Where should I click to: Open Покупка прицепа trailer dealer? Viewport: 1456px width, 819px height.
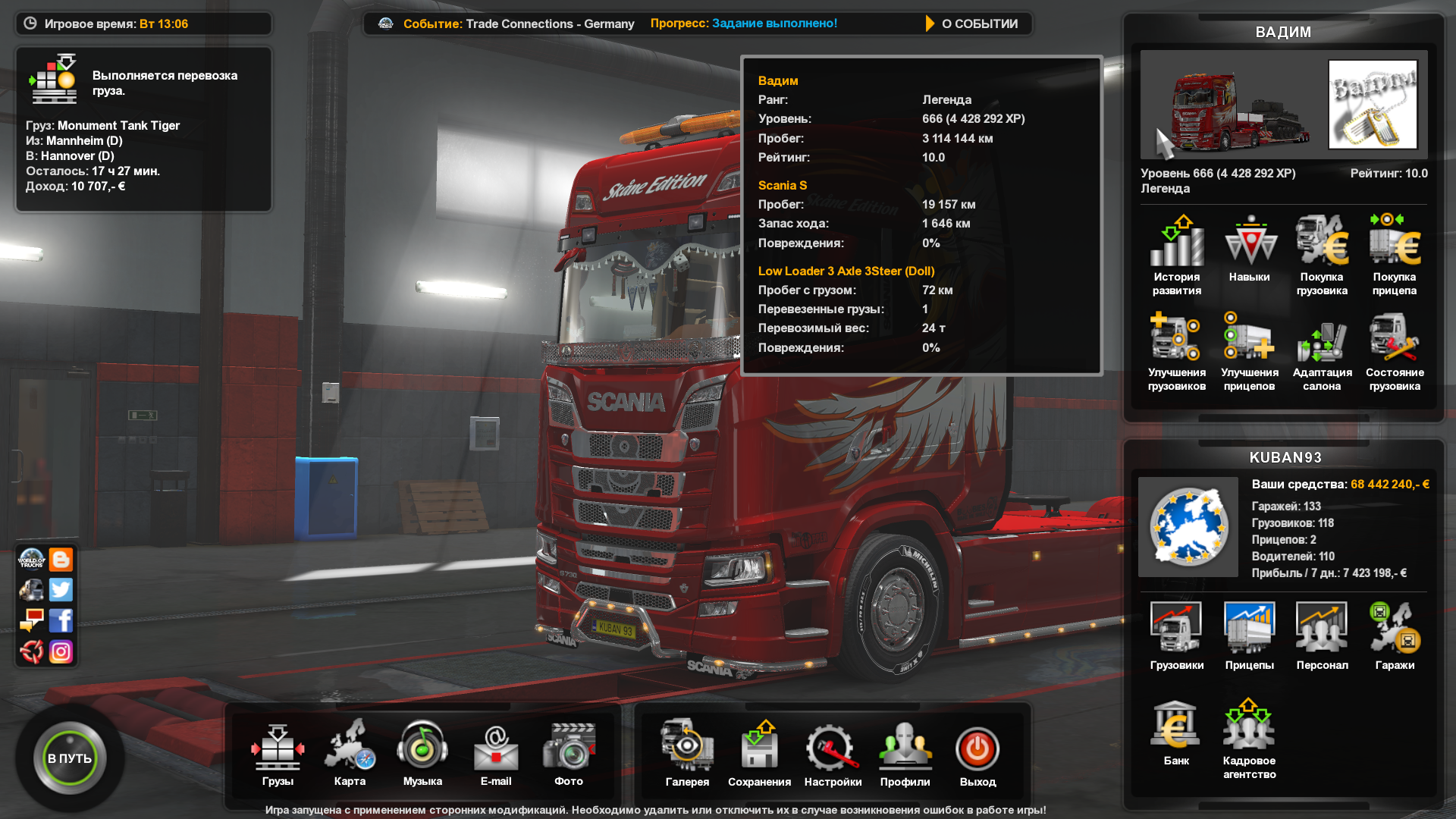[1395, 254]
